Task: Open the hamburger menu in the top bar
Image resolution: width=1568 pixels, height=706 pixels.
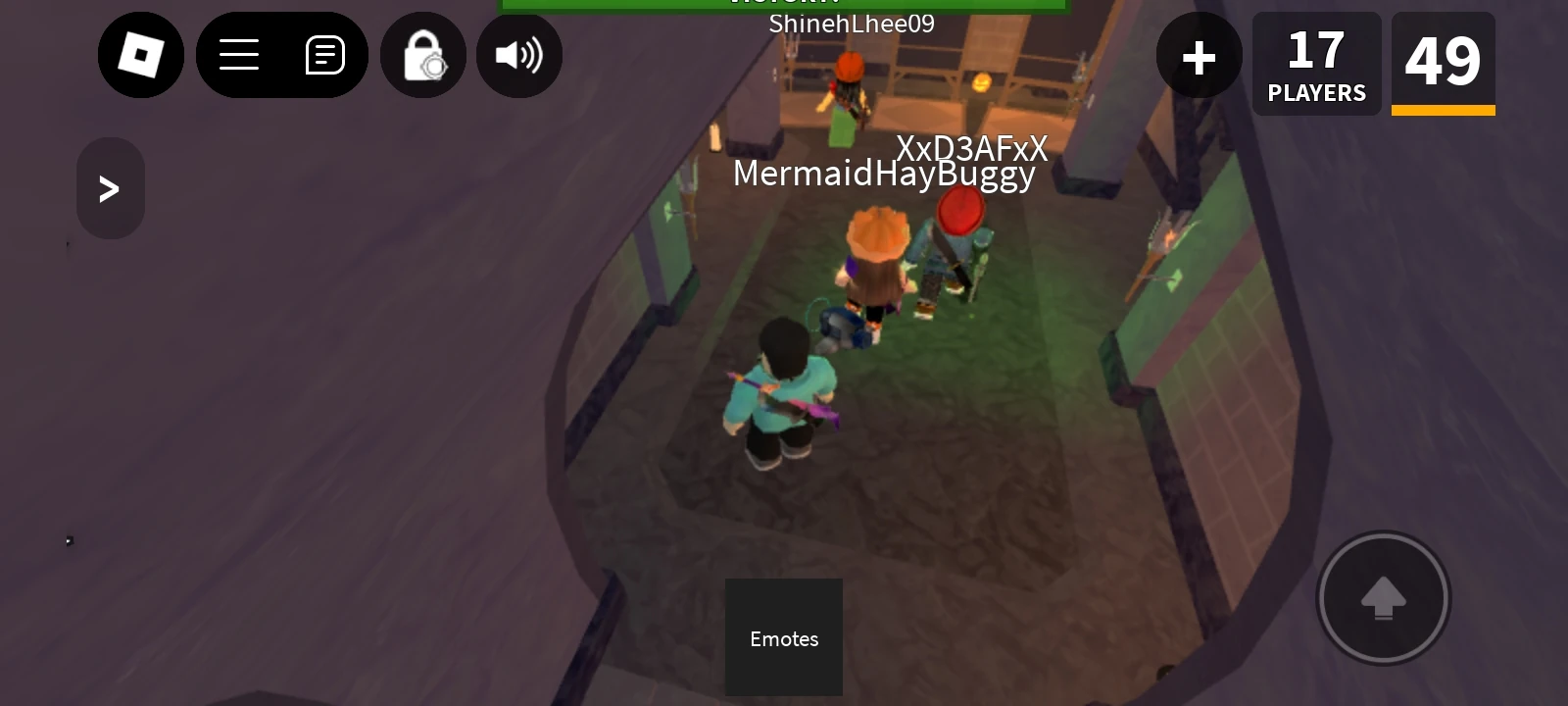Action: (x=239, y=55)
